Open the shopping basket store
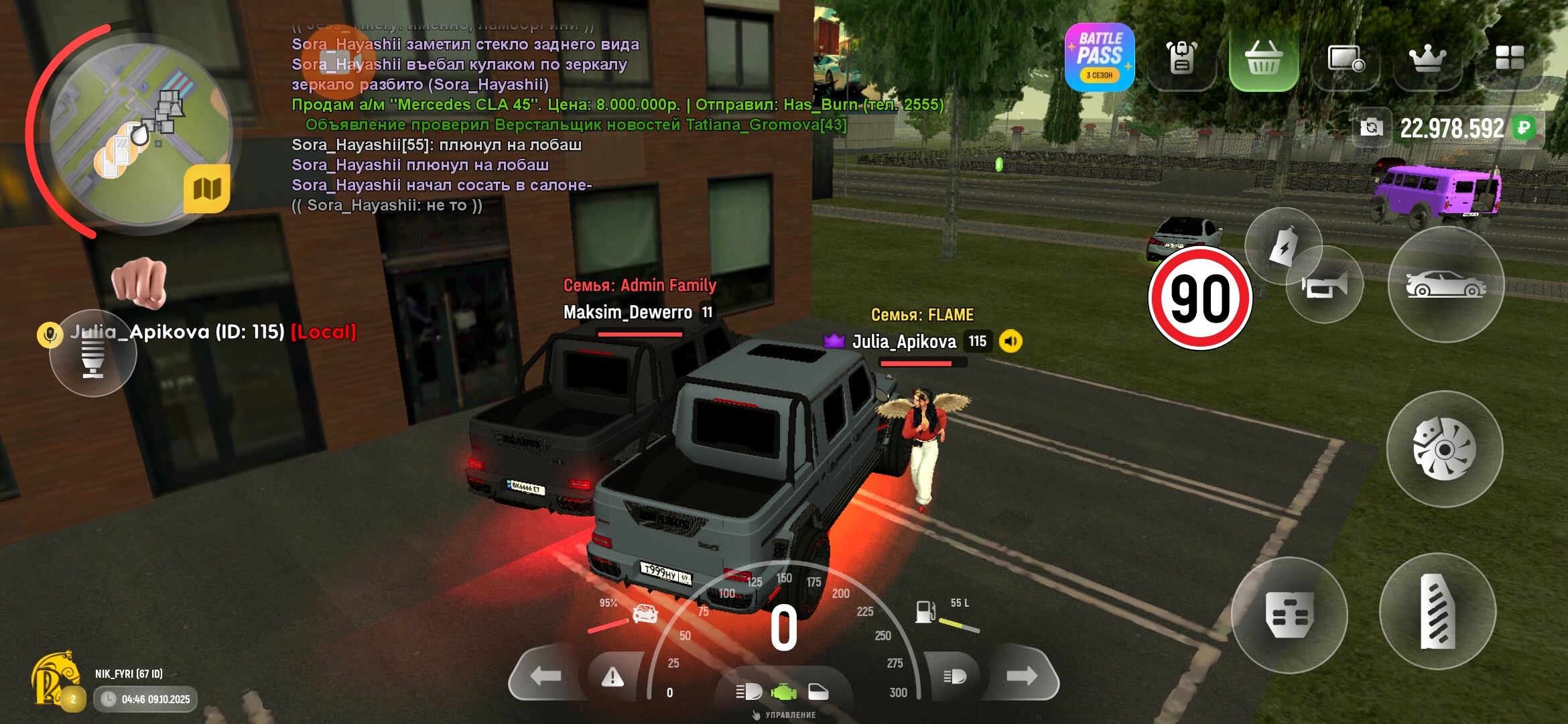 point(1263,58)
